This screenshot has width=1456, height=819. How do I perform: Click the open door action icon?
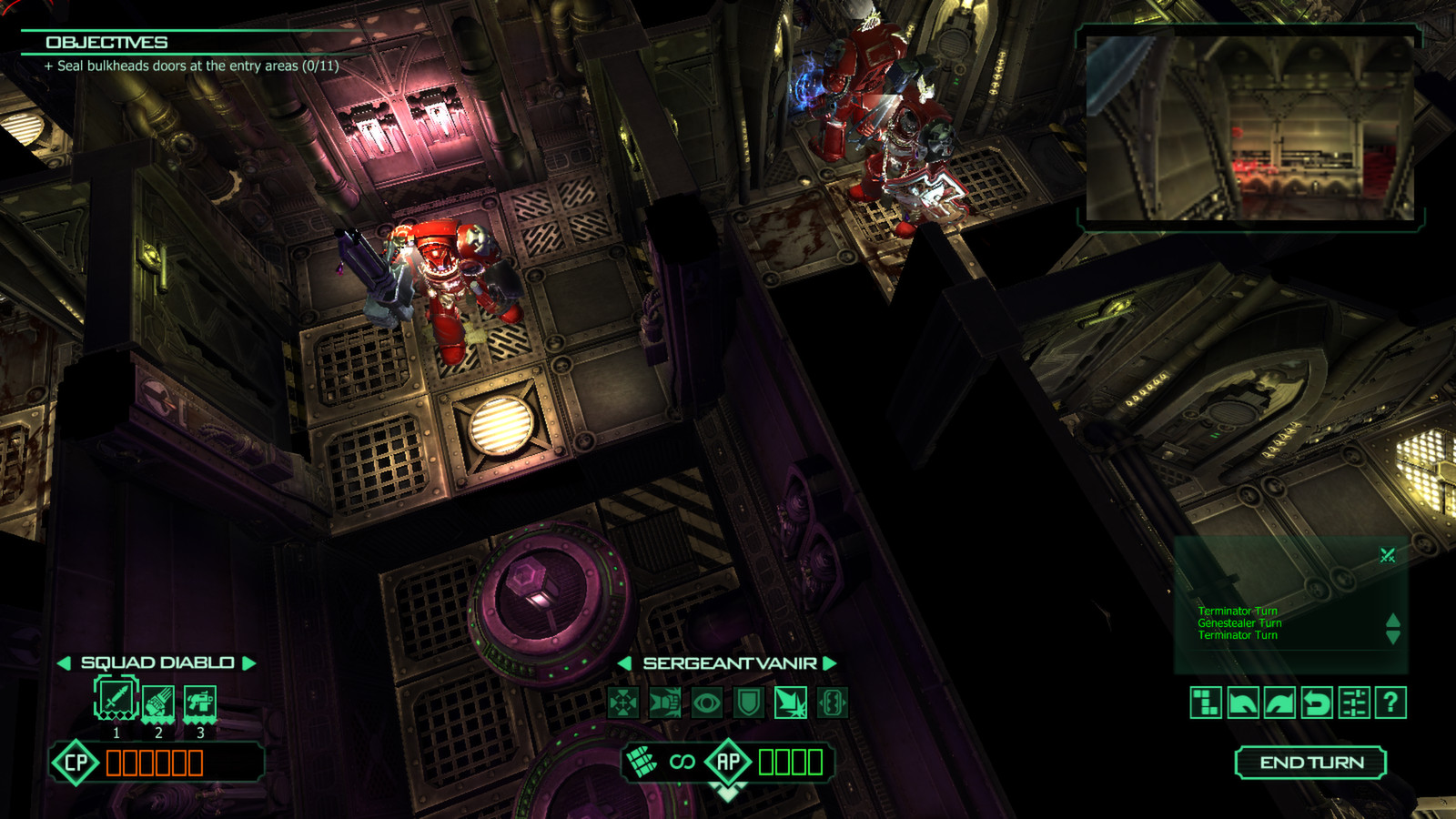[831, 705]
